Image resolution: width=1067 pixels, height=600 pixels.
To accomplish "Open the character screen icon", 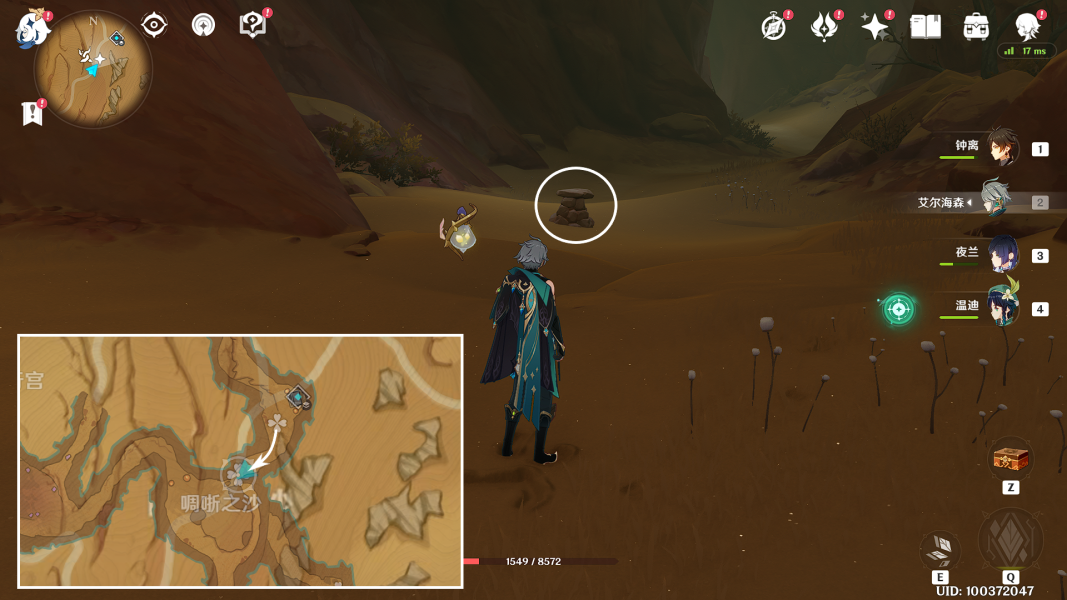I will pyautogui.click(x=1027, y=27).
